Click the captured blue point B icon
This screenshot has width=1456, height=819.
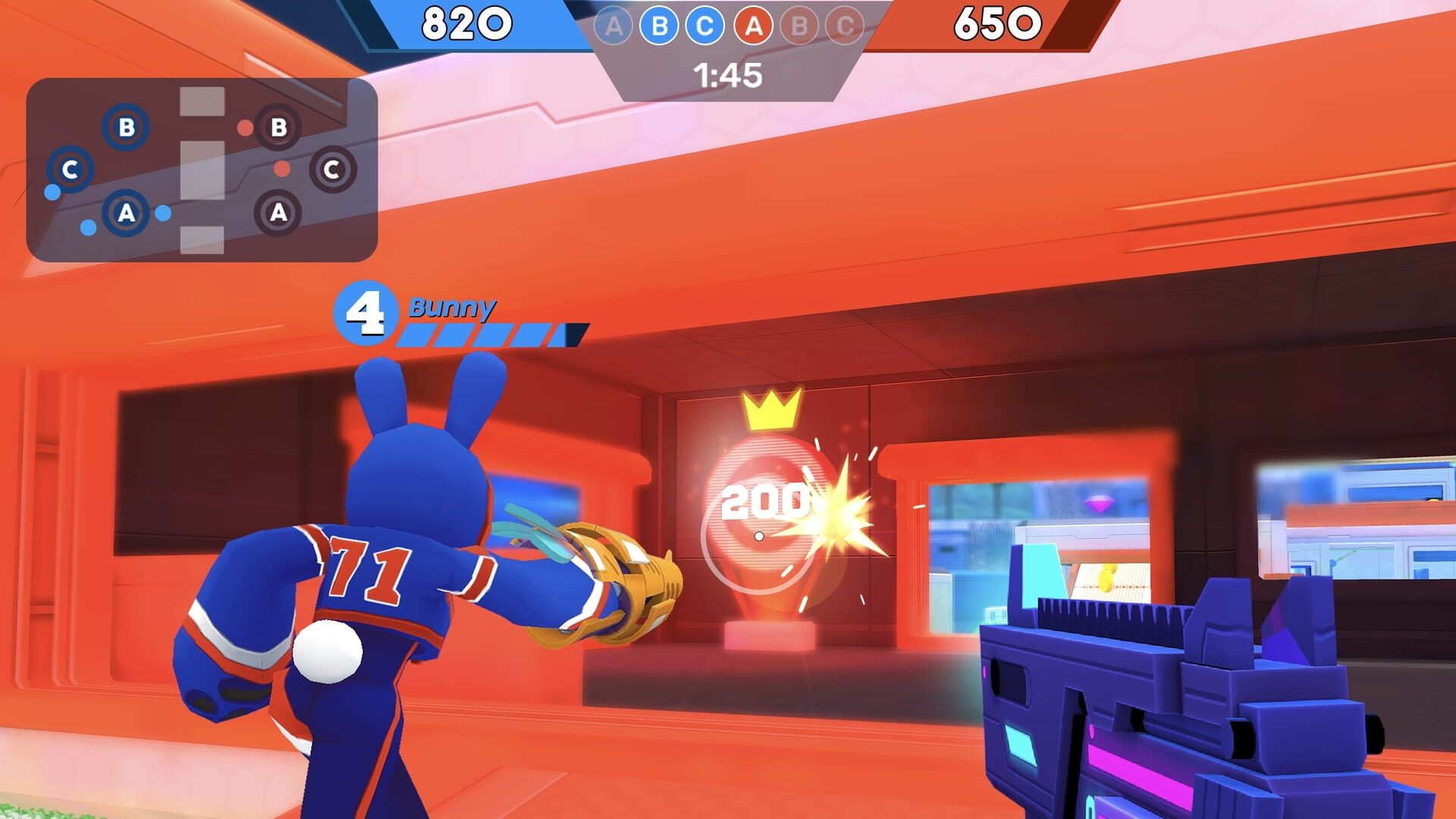659,25
